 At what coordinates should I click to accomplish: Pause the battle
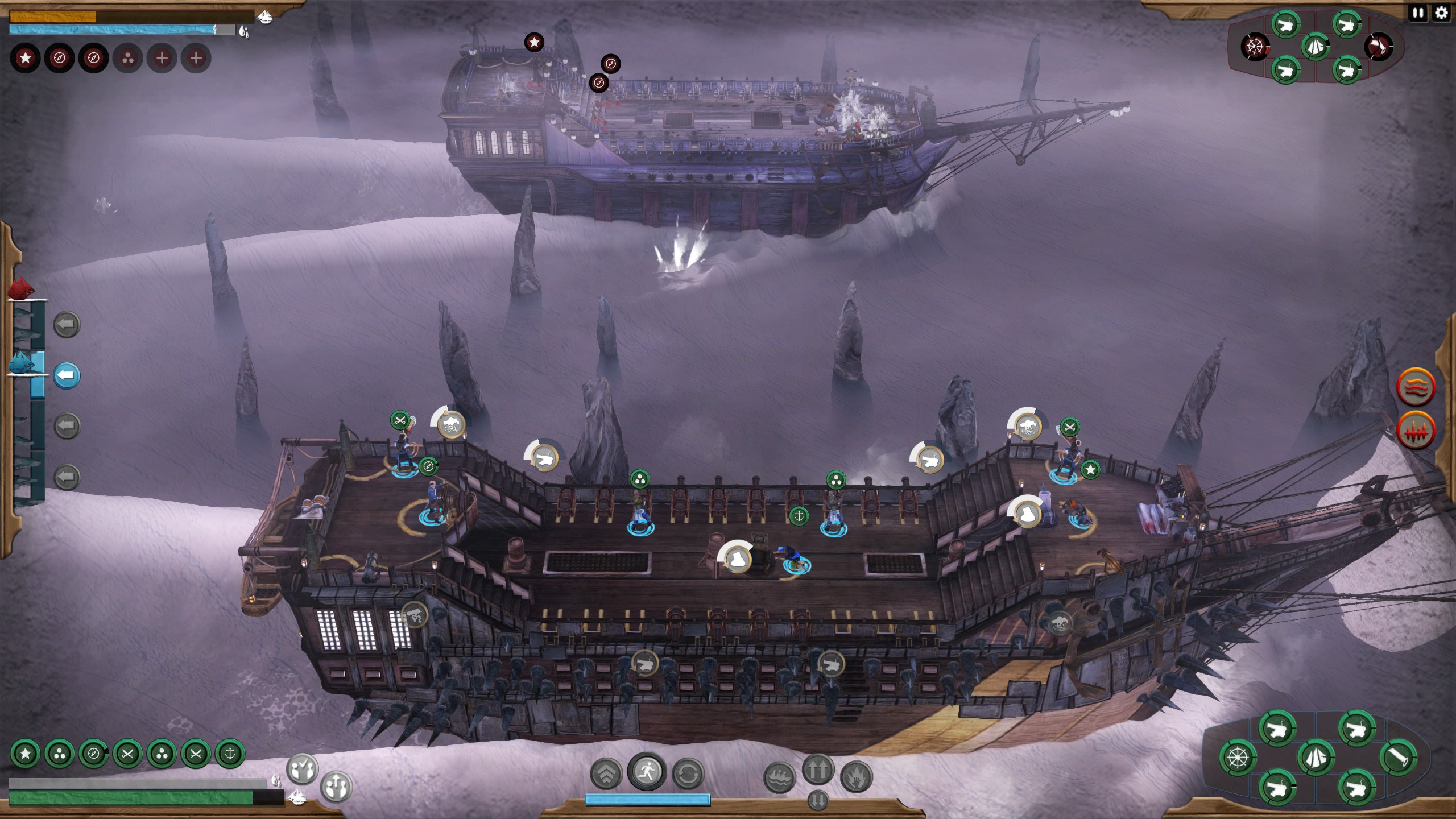click(x=1418, y=14)
